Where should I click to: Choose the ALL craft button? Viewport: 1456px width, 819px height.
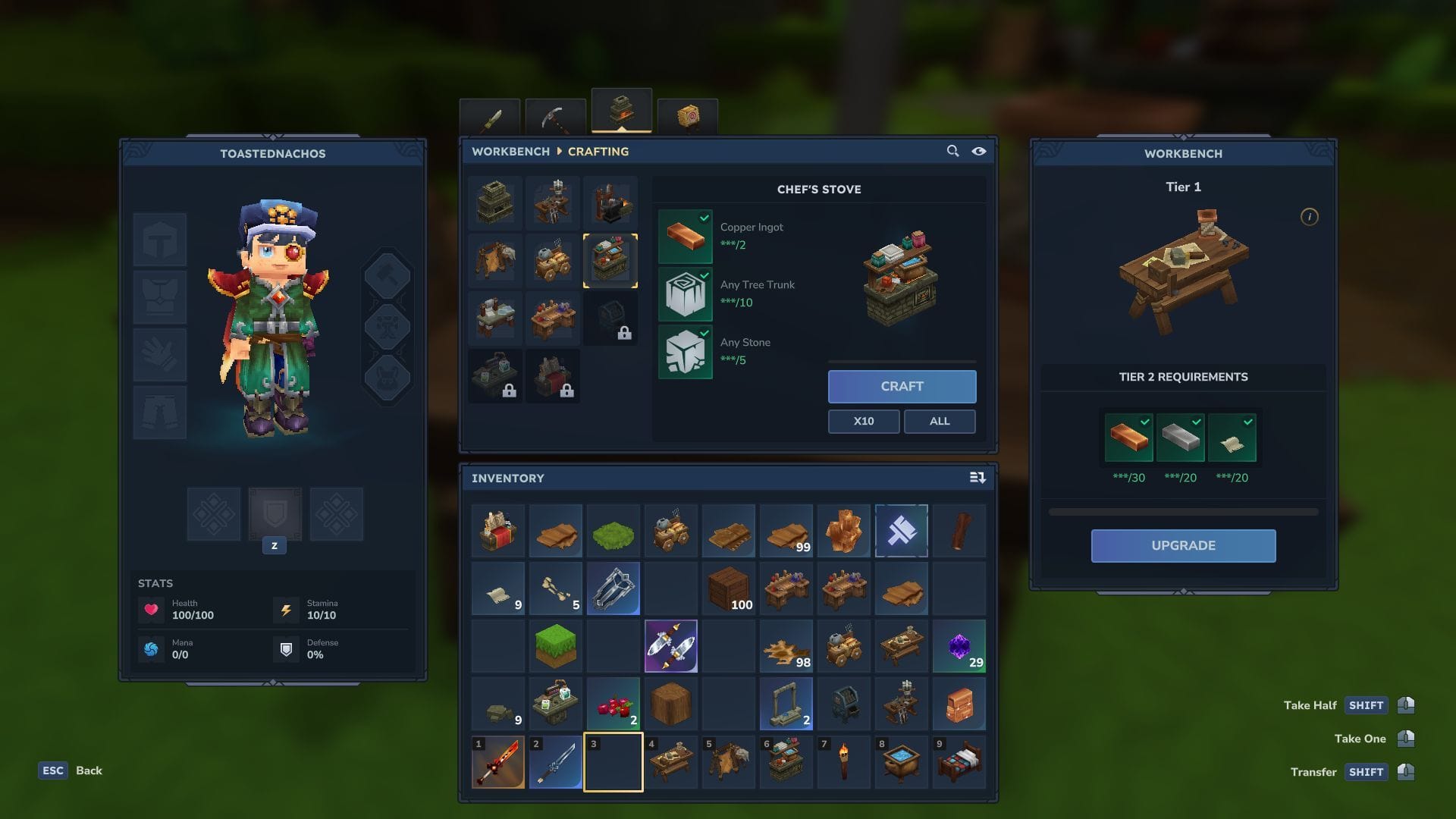[939, 421]
